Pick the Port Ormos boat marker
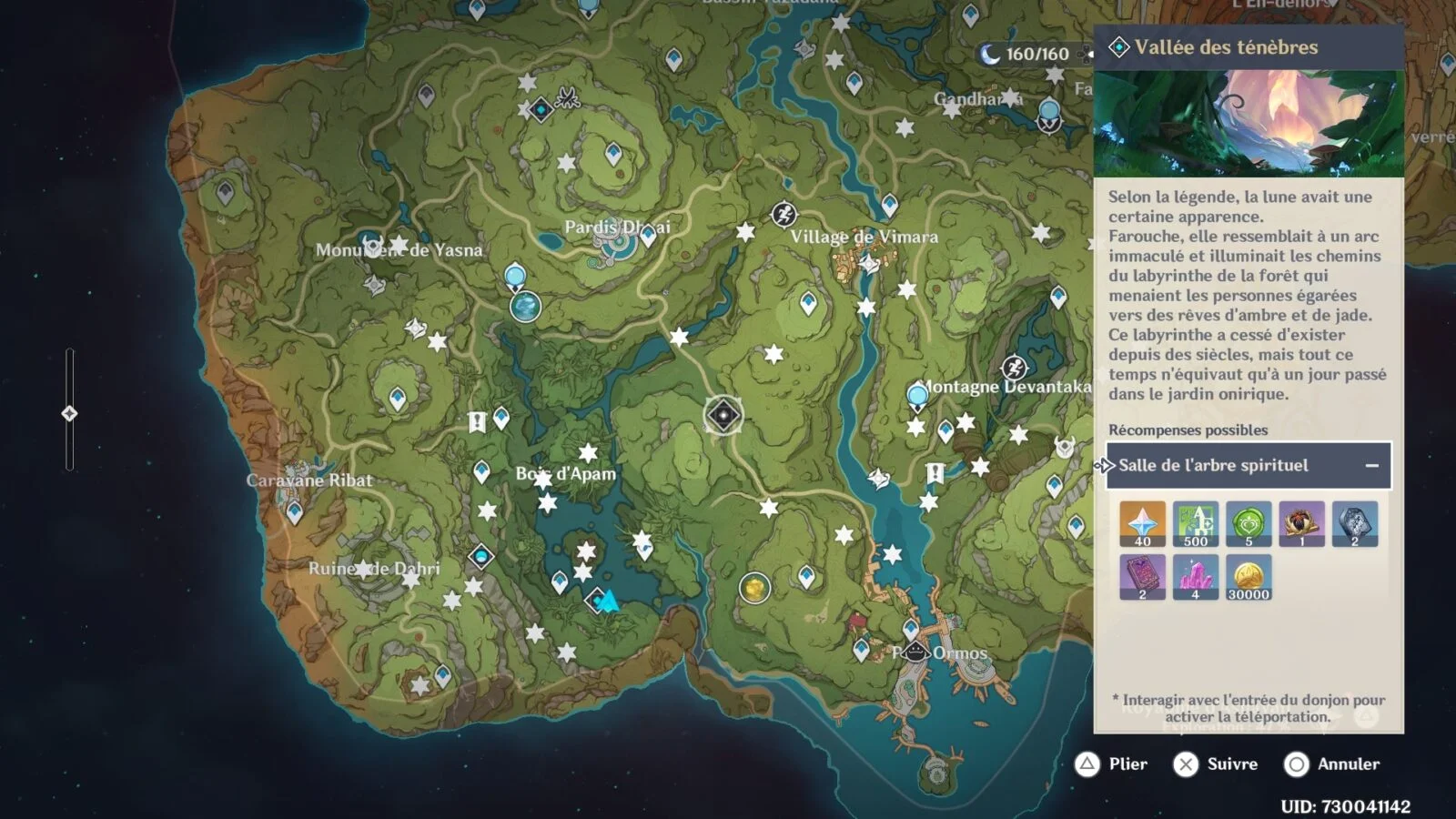The width and height of the screenshot is (1456, 819). pos(915,652)
